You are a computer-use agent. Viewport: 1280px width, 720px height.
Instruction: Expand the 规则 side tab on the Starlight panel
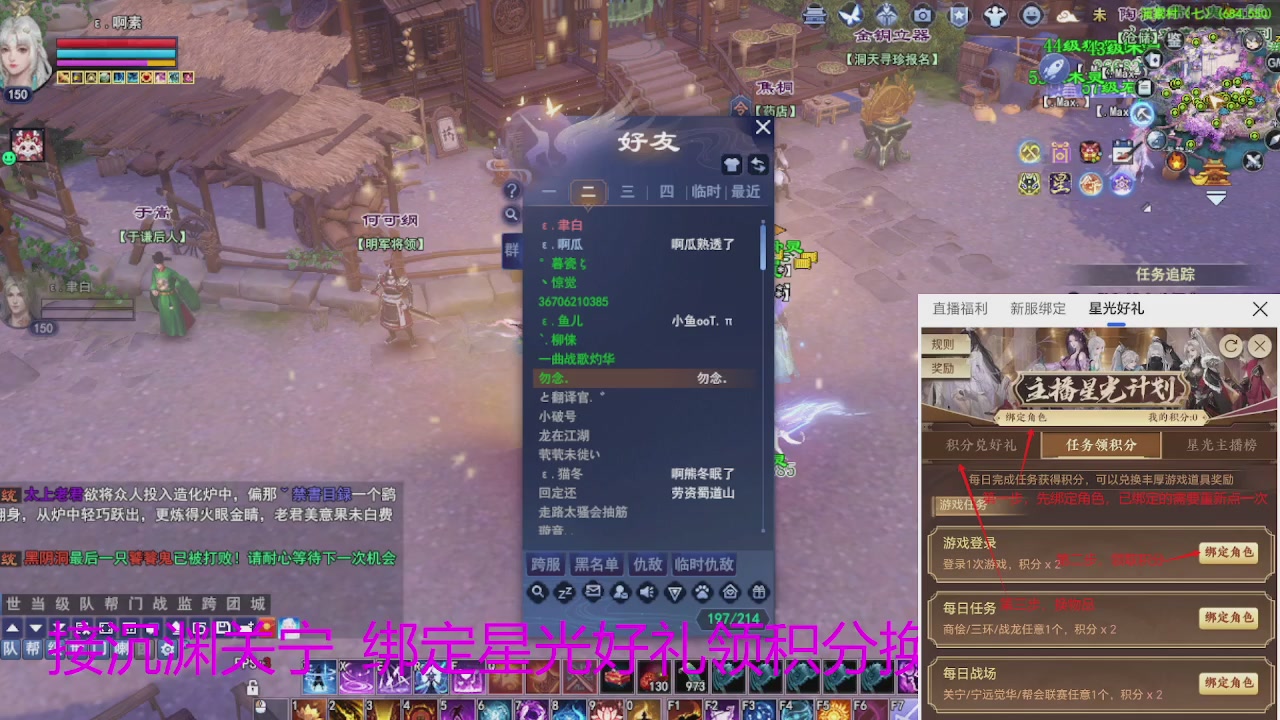[943, 343]
